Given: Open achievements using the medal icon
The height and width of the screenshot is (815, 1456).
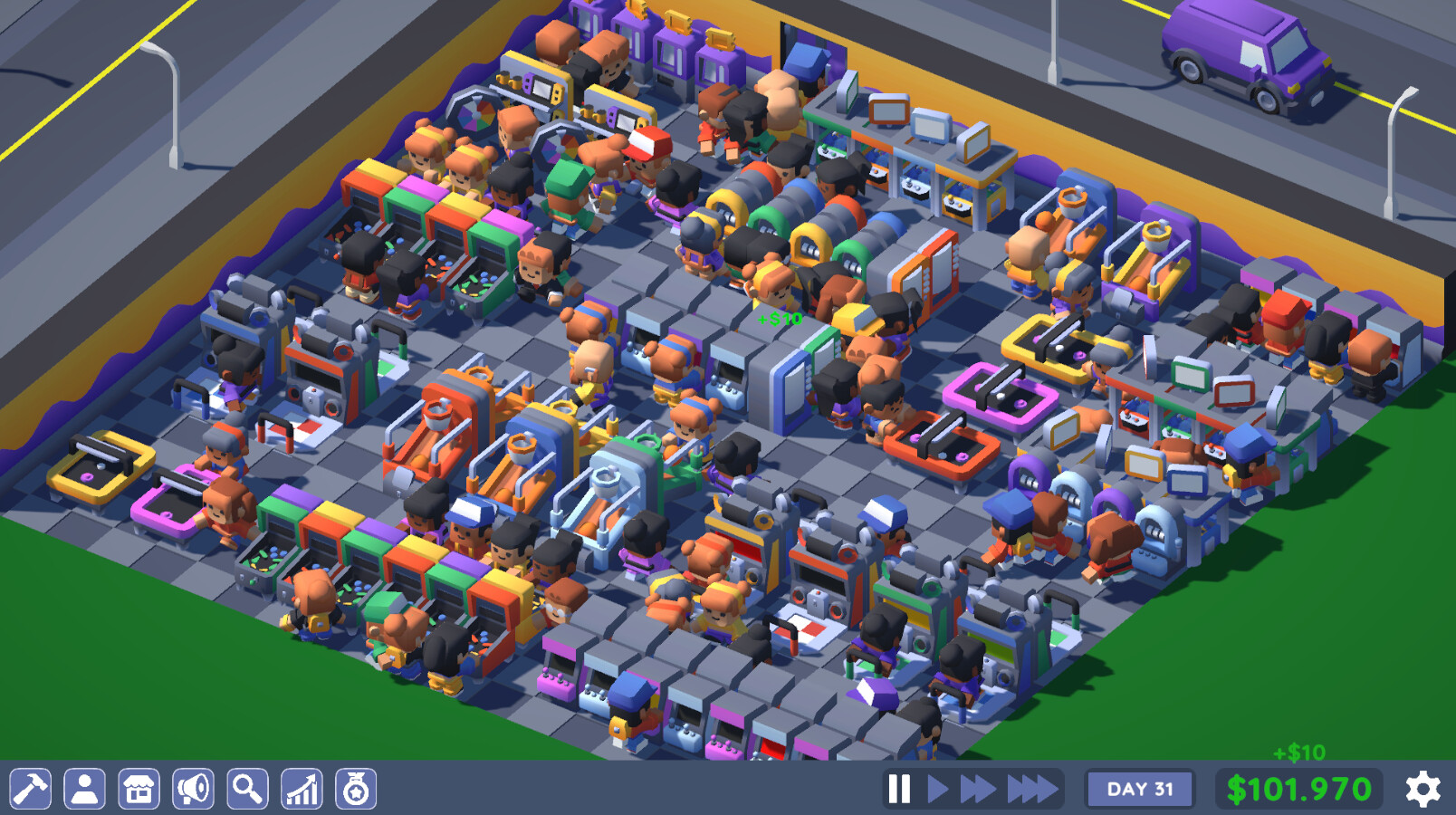Looking at the screenshot, I should 355,788.
